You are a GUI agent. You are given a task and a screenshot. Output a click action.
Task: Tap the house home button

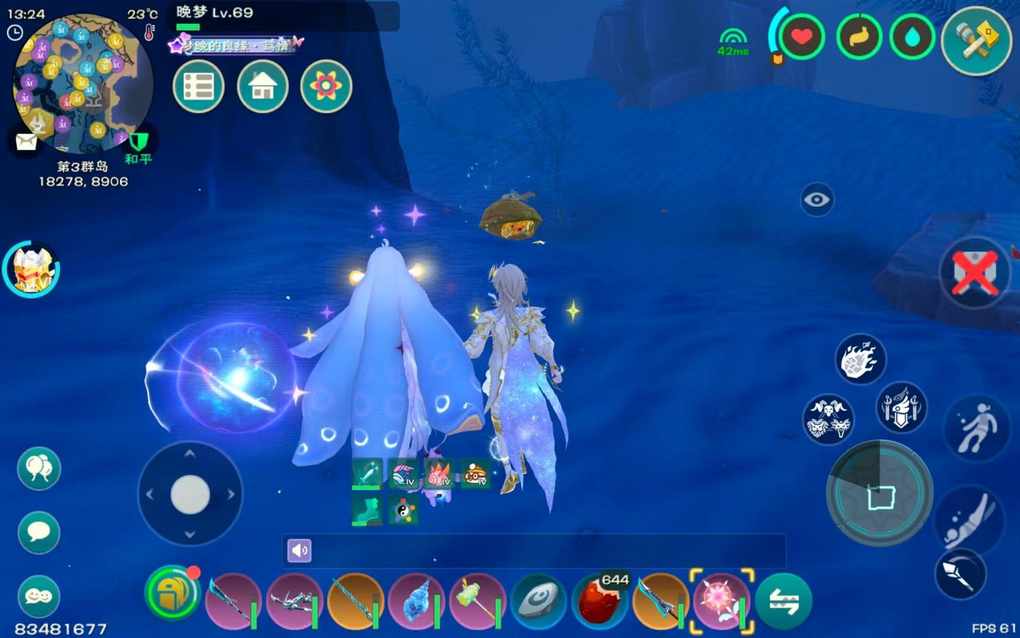click(x=262, y=87)
